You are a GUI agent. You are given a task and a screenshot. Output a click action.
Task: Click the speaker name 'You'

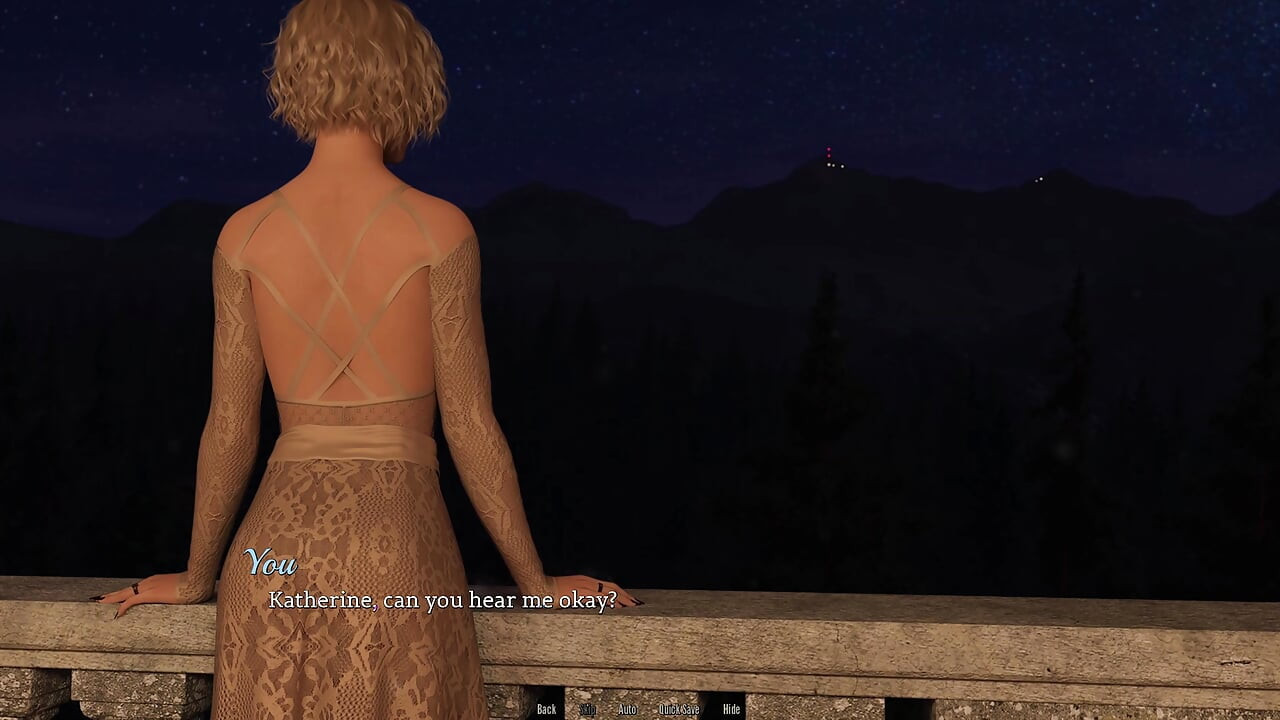273,563
